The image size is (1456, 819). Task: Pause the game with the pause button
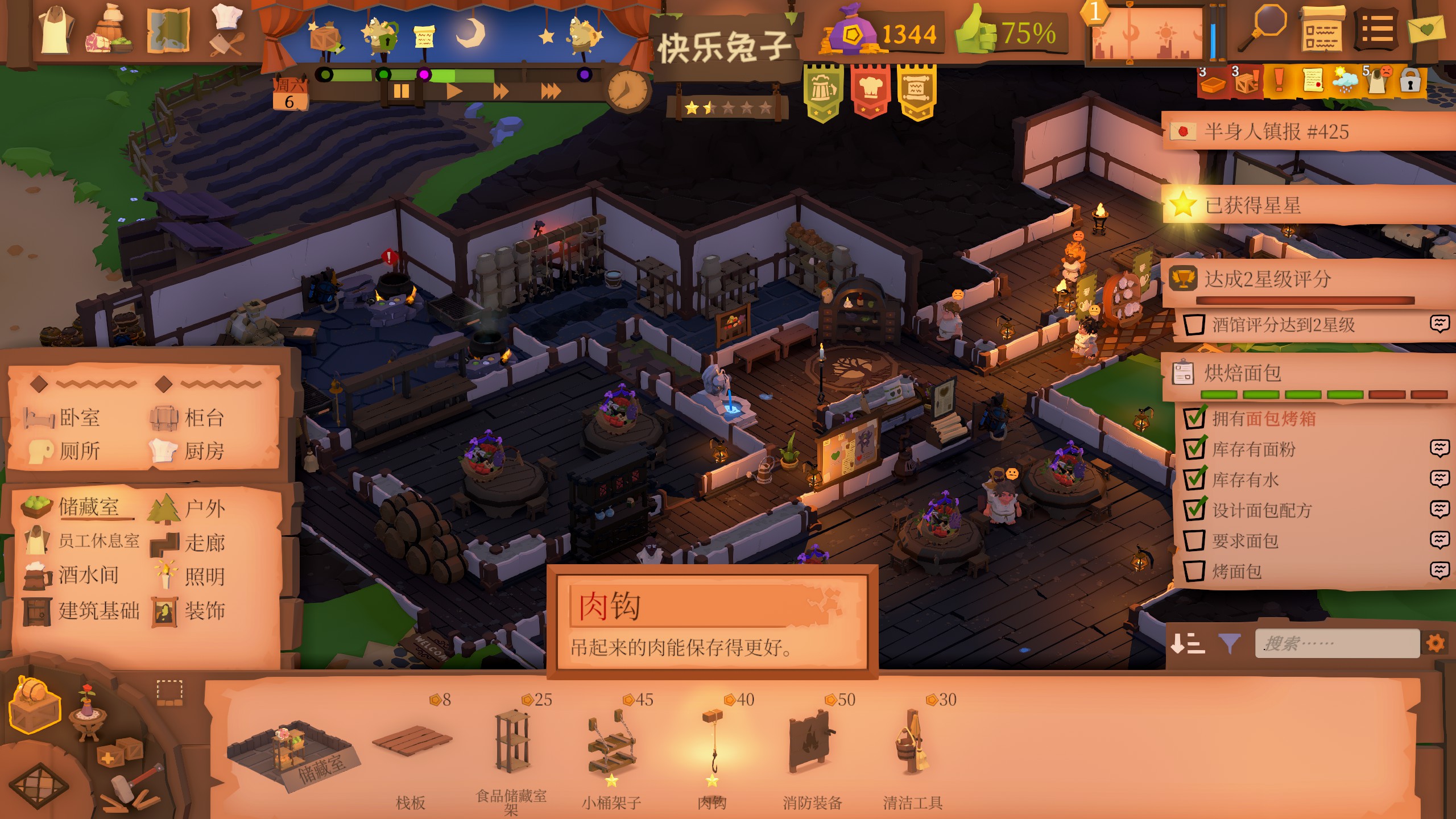[x=401, y=91]
